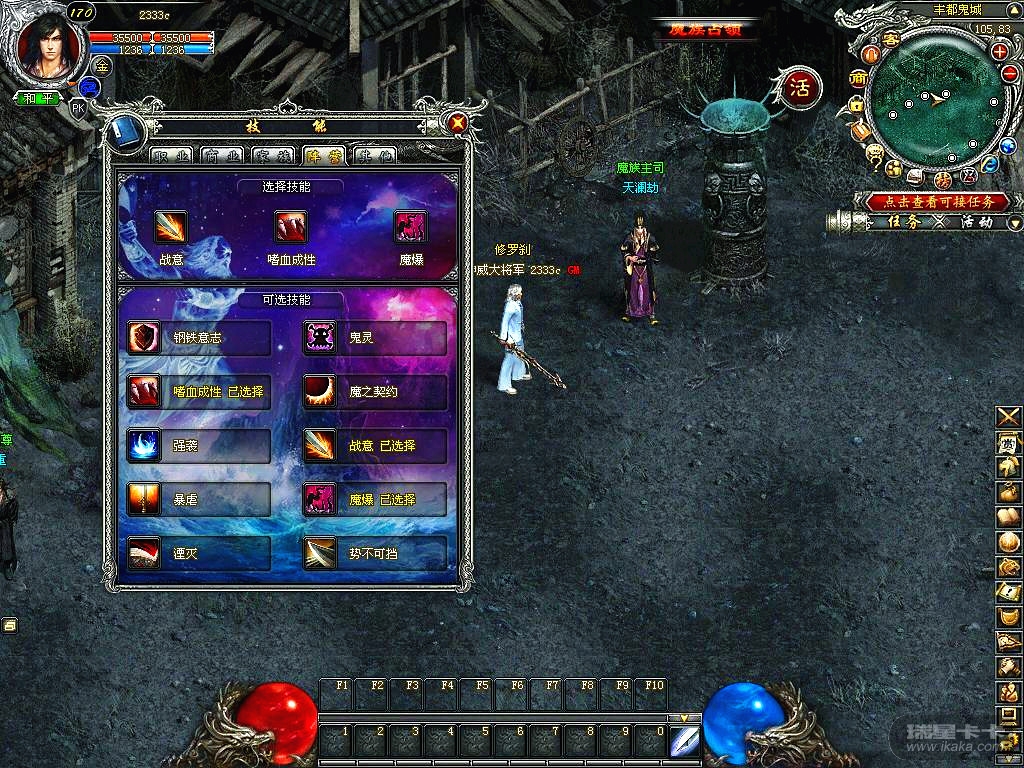Image resolution: width=1024 pixels, height=768 pixels.
Task: Select the 鬼灵 skill entry
Action: coord(375,338)
